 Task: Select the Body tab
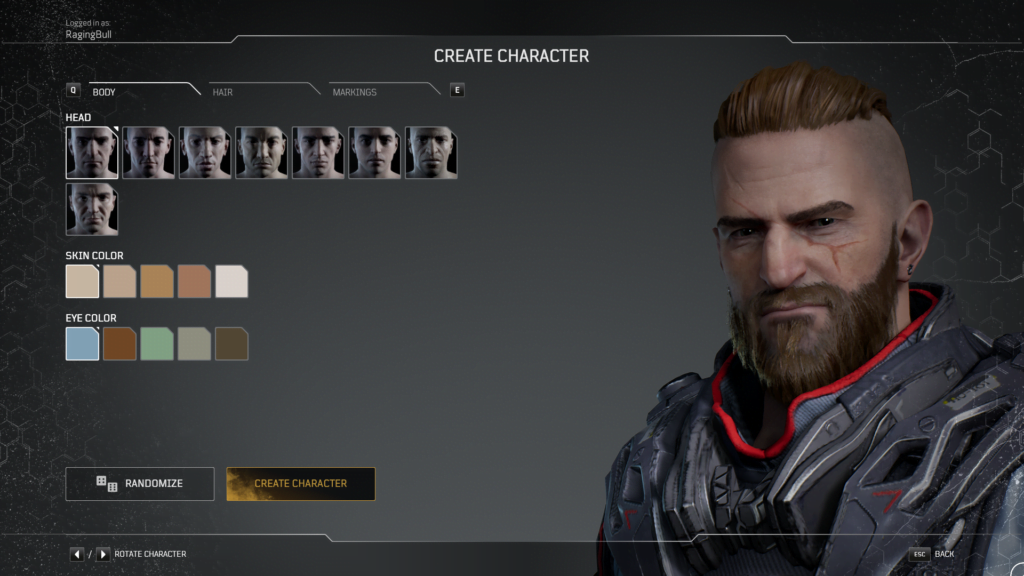(x=105, y=92)
